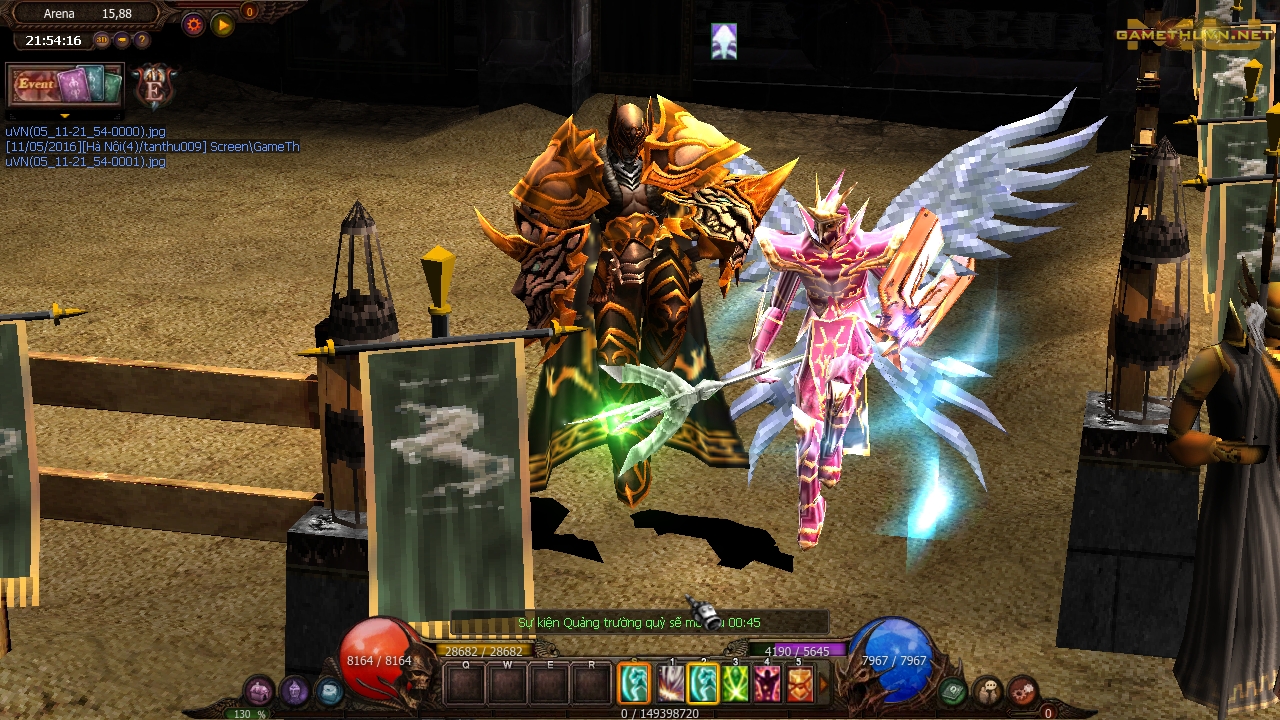Expand the arrow below the Event banner
Viewport: 1280px width, 720px height.
[x=65, y=115]
